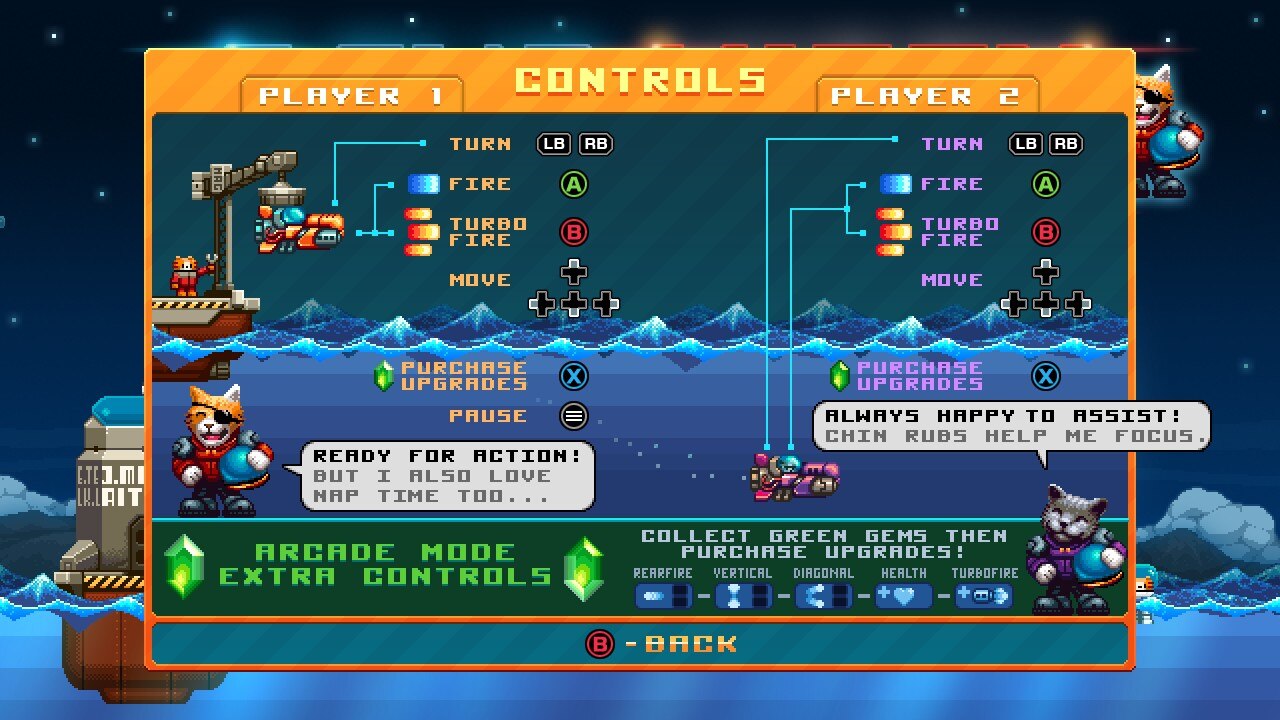Go back using the Back label

click(690, 644)
